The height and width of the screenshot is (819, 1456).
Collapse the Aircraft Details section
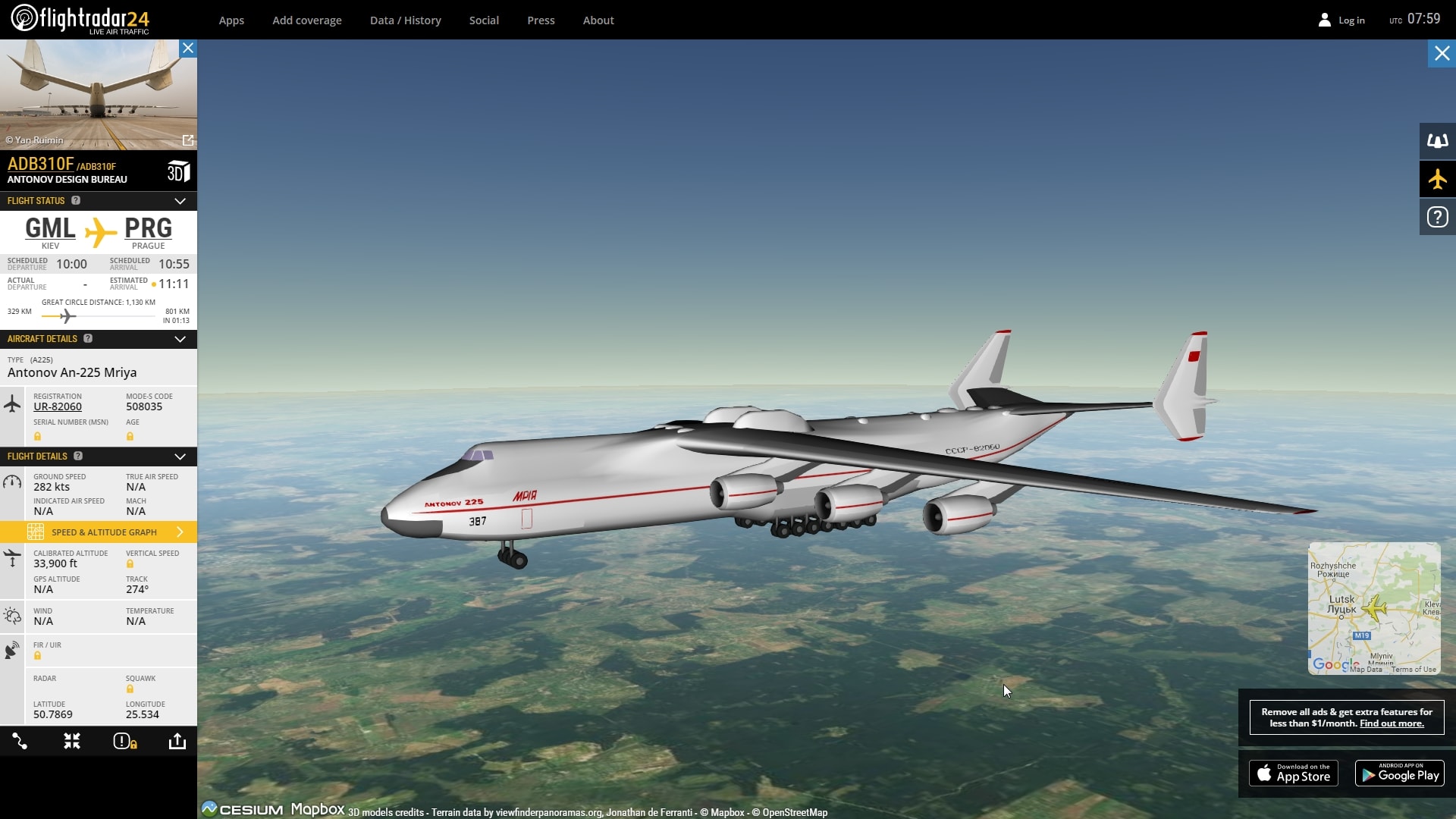click(x=180, y=339)
